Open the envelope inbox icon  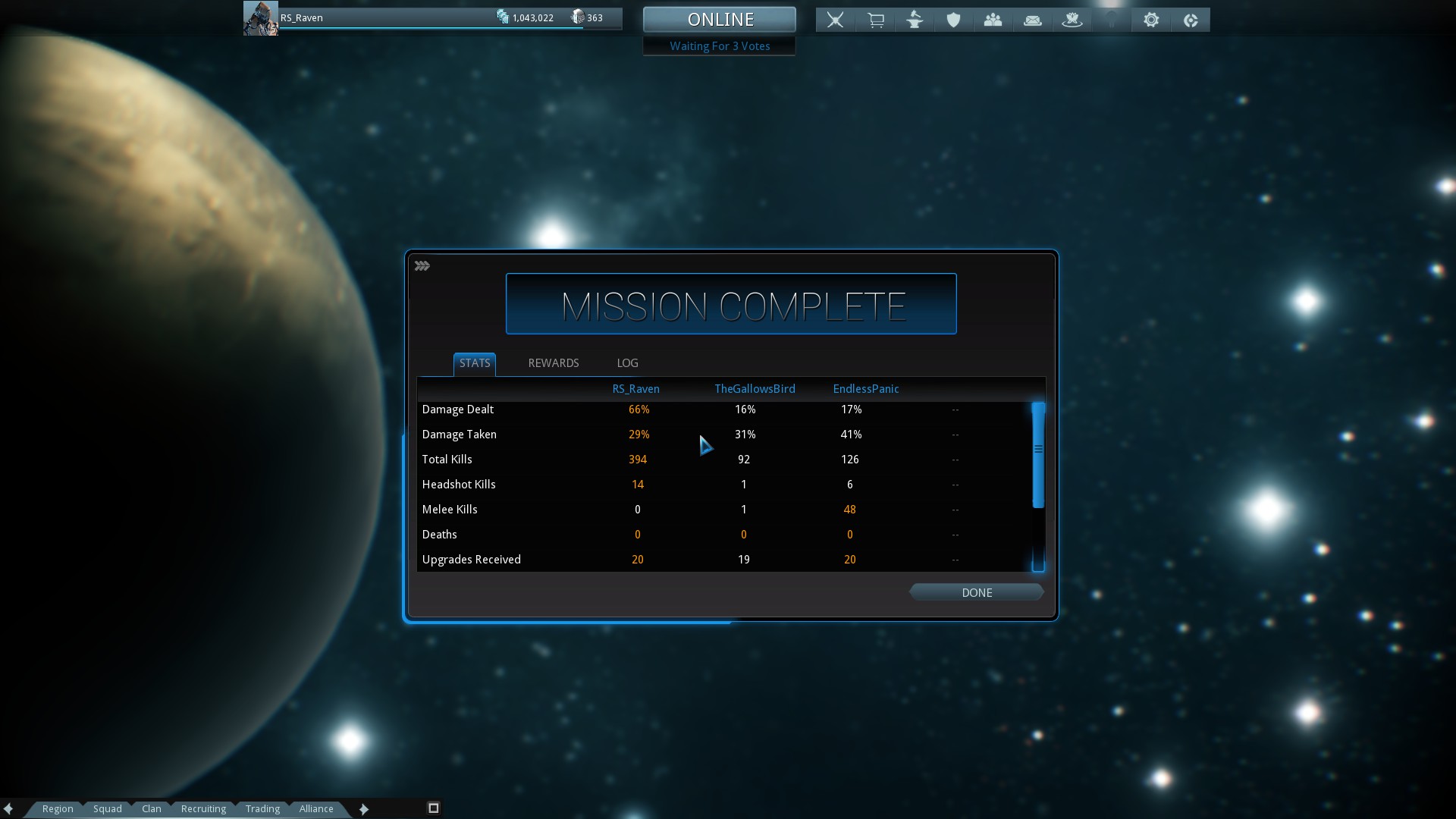coord(1032,20)
